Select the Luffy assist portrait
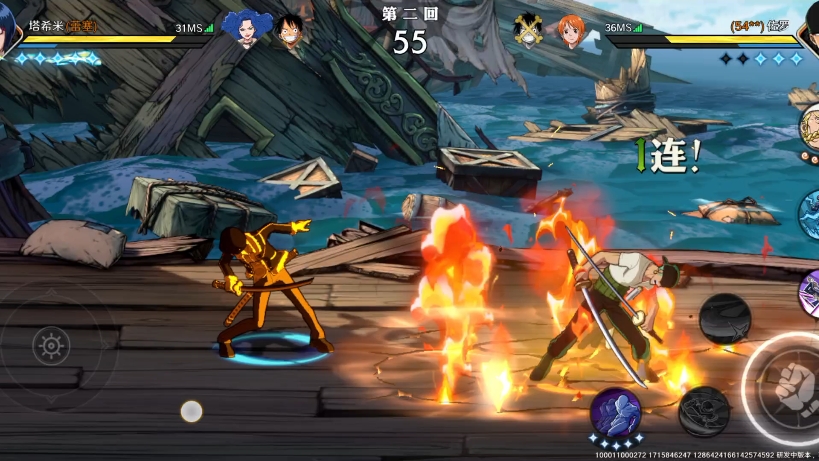 click(x=289, y=31)
